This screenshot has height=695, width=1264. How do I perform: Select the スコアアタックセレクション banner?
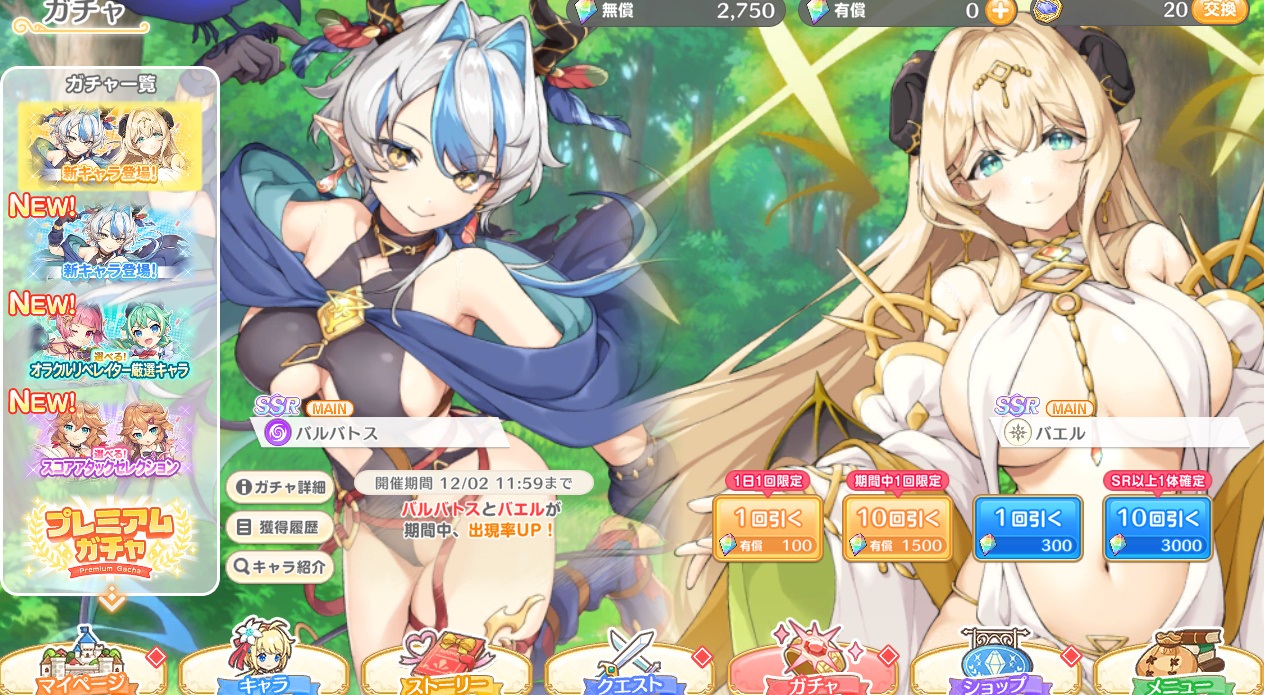click(110, 441)
